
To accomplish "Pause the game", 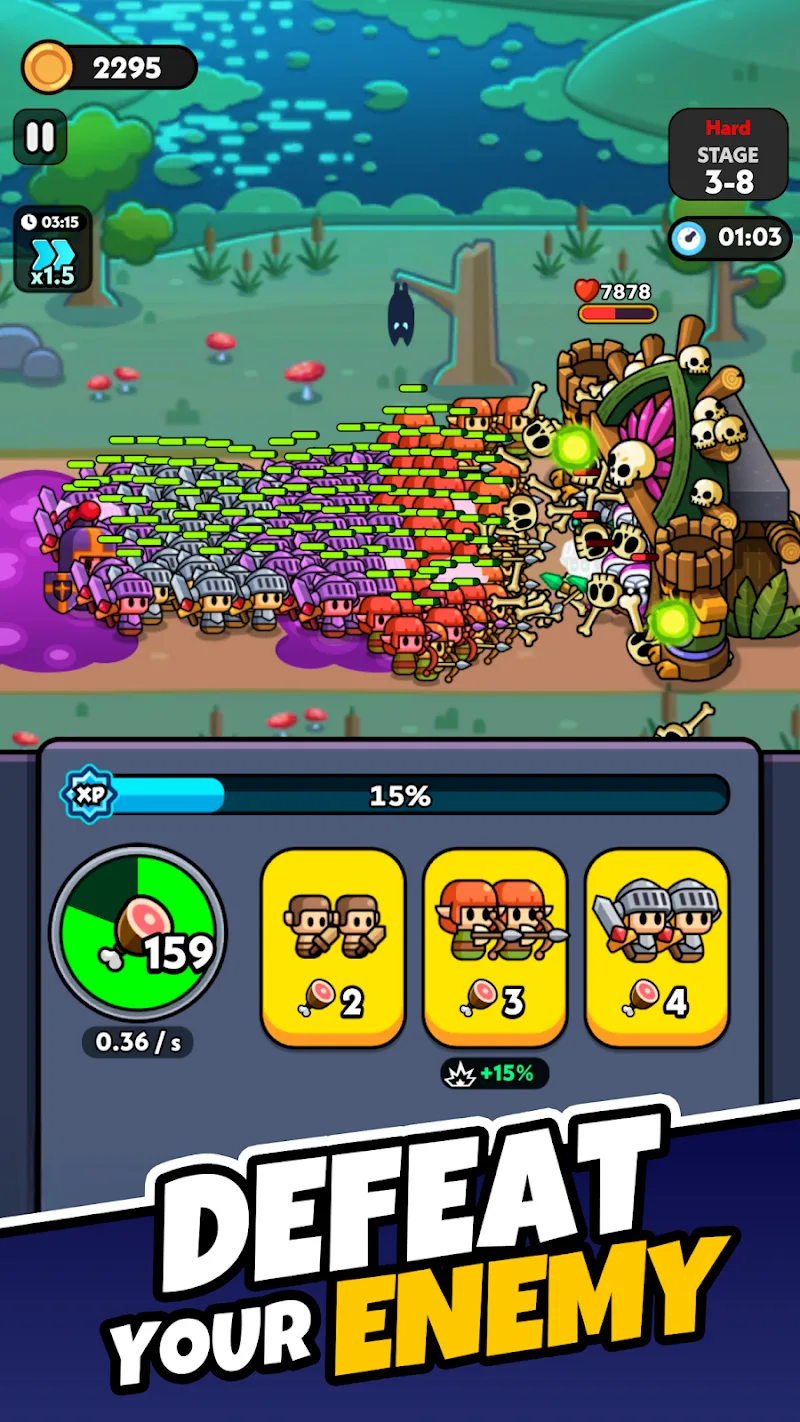I will (40, 137).
